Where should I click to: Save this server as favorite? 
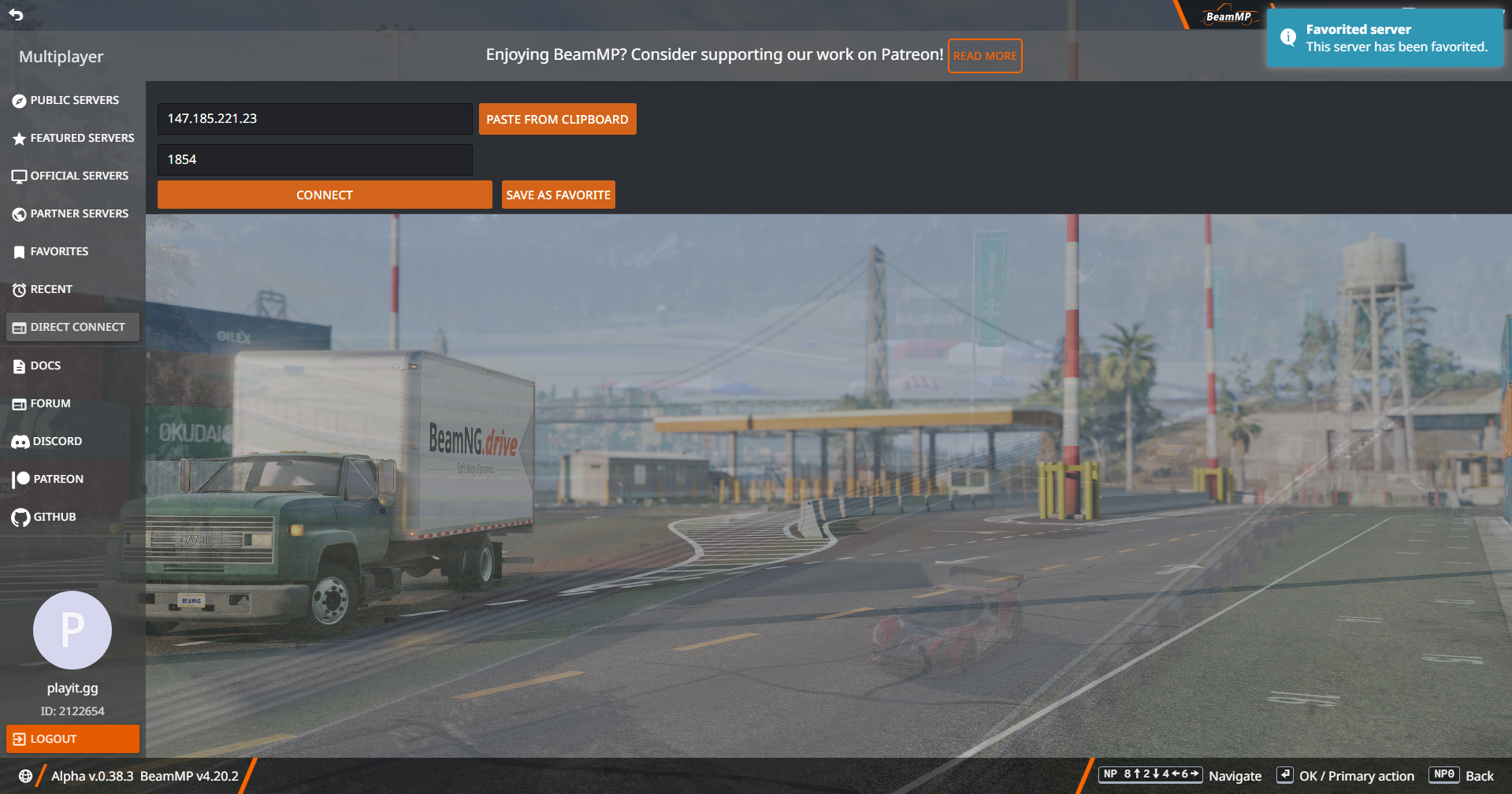coord(558,195)
